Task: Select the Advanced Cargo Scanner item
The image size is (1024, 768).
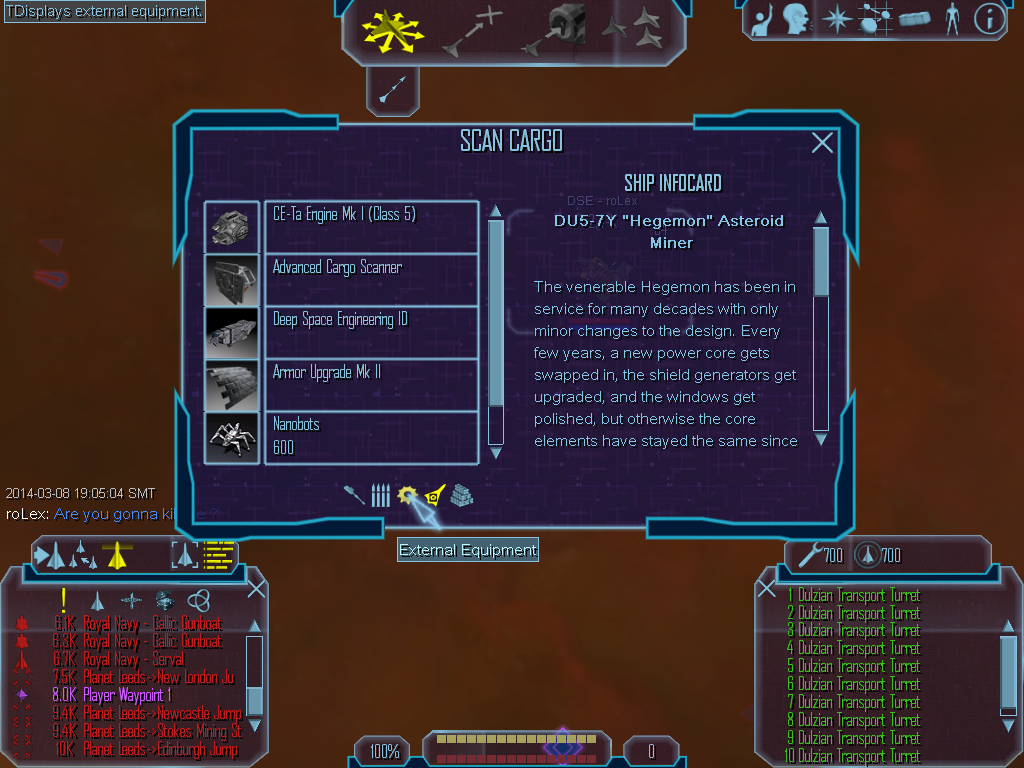Action: pos(370,280)
